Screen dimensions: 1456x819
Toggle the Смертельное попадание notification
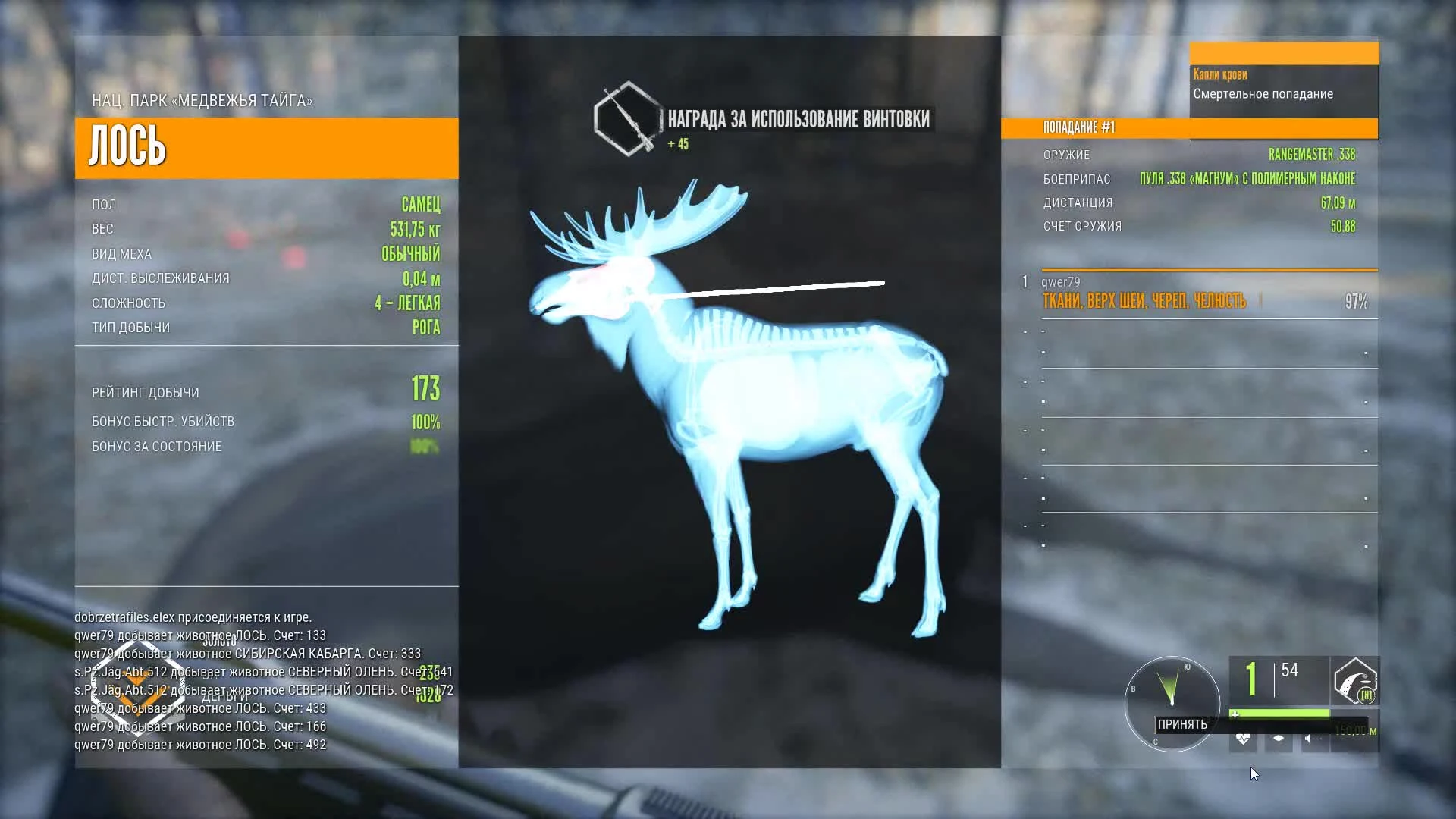click(x=1263, y=94)
